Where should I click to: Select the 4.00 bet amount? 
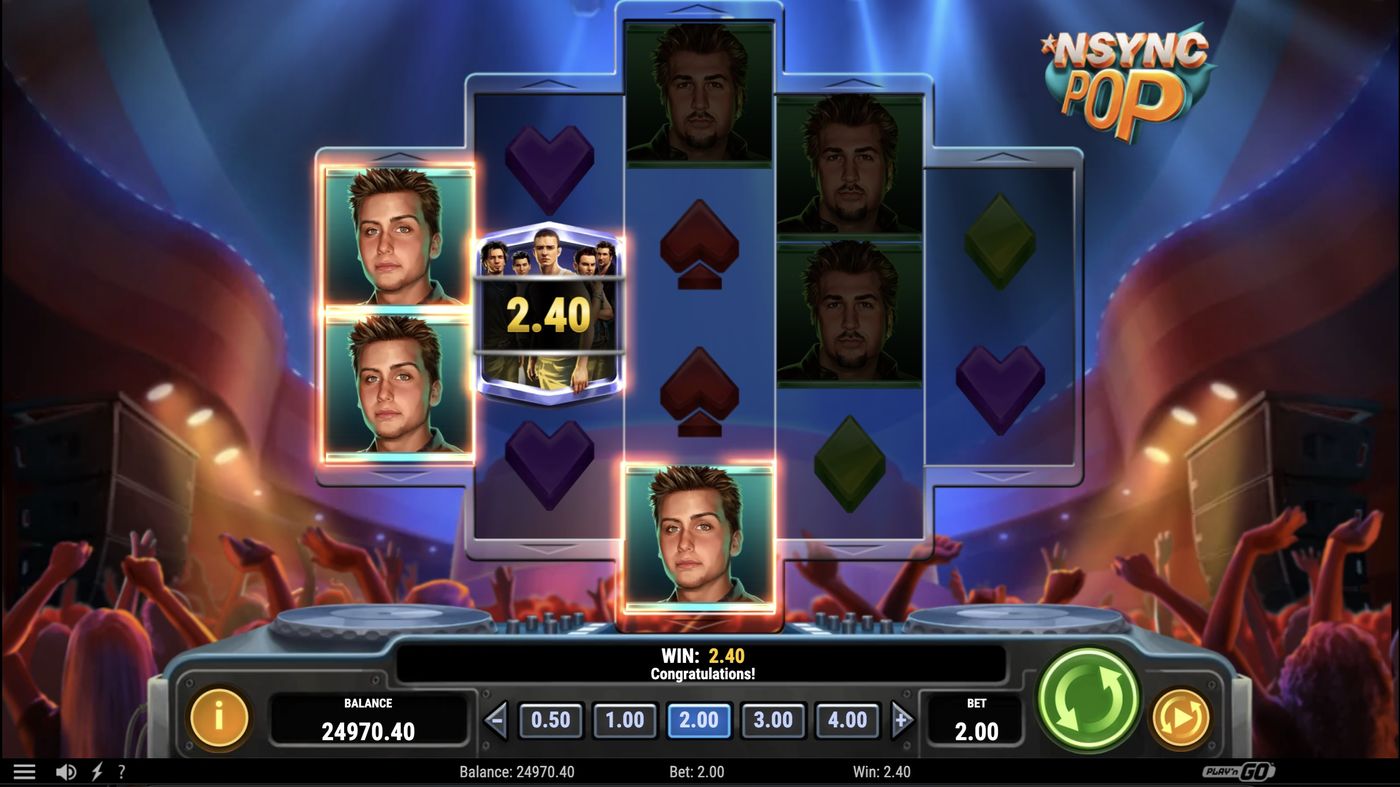pos(847,719)
